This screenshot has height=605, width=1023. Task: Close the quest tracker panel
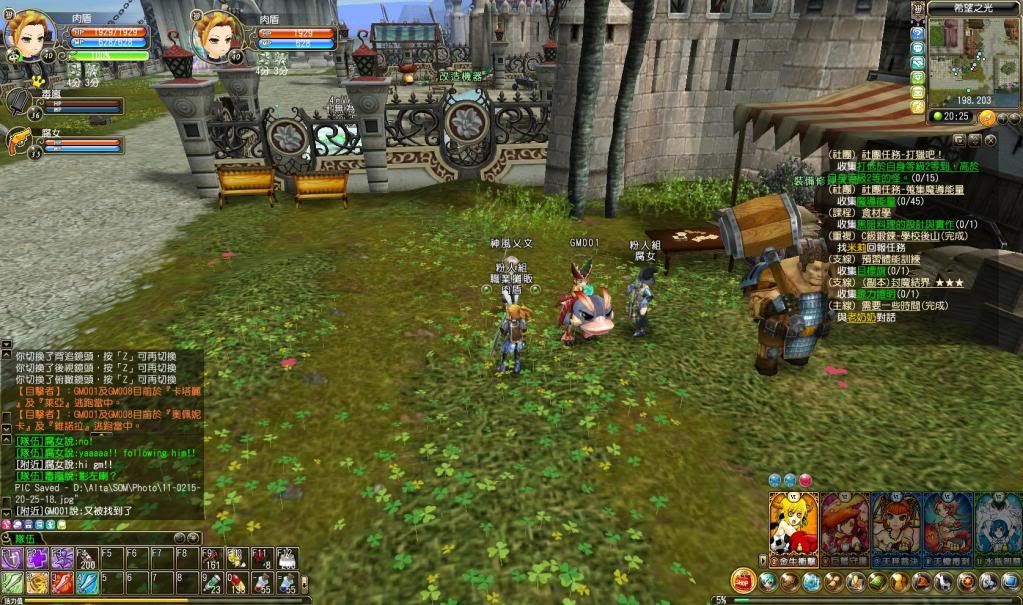[990, 140]
